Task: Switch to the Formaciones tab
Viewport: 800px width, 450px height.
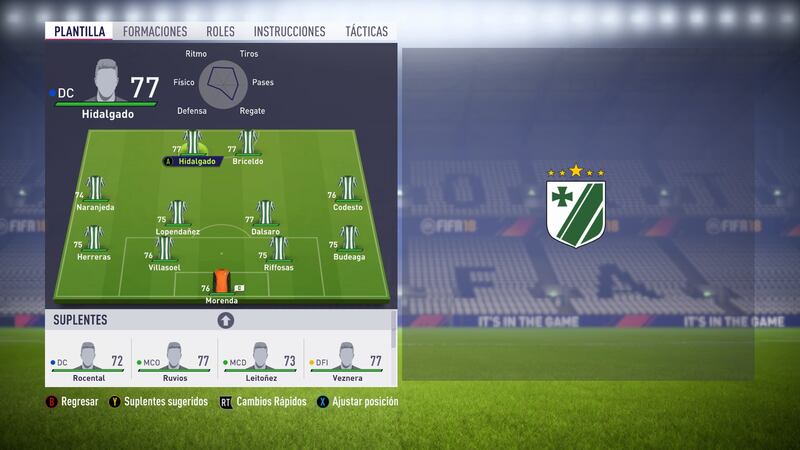Action: [x=155, y=31]
